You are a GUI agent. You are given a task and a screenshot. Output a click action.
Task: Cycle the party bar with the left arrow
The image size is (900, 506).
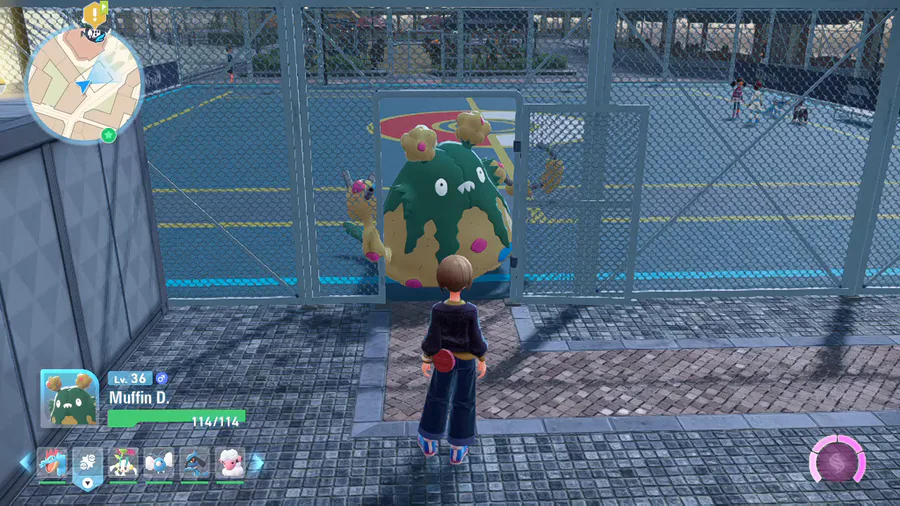[x=25, y=462]
